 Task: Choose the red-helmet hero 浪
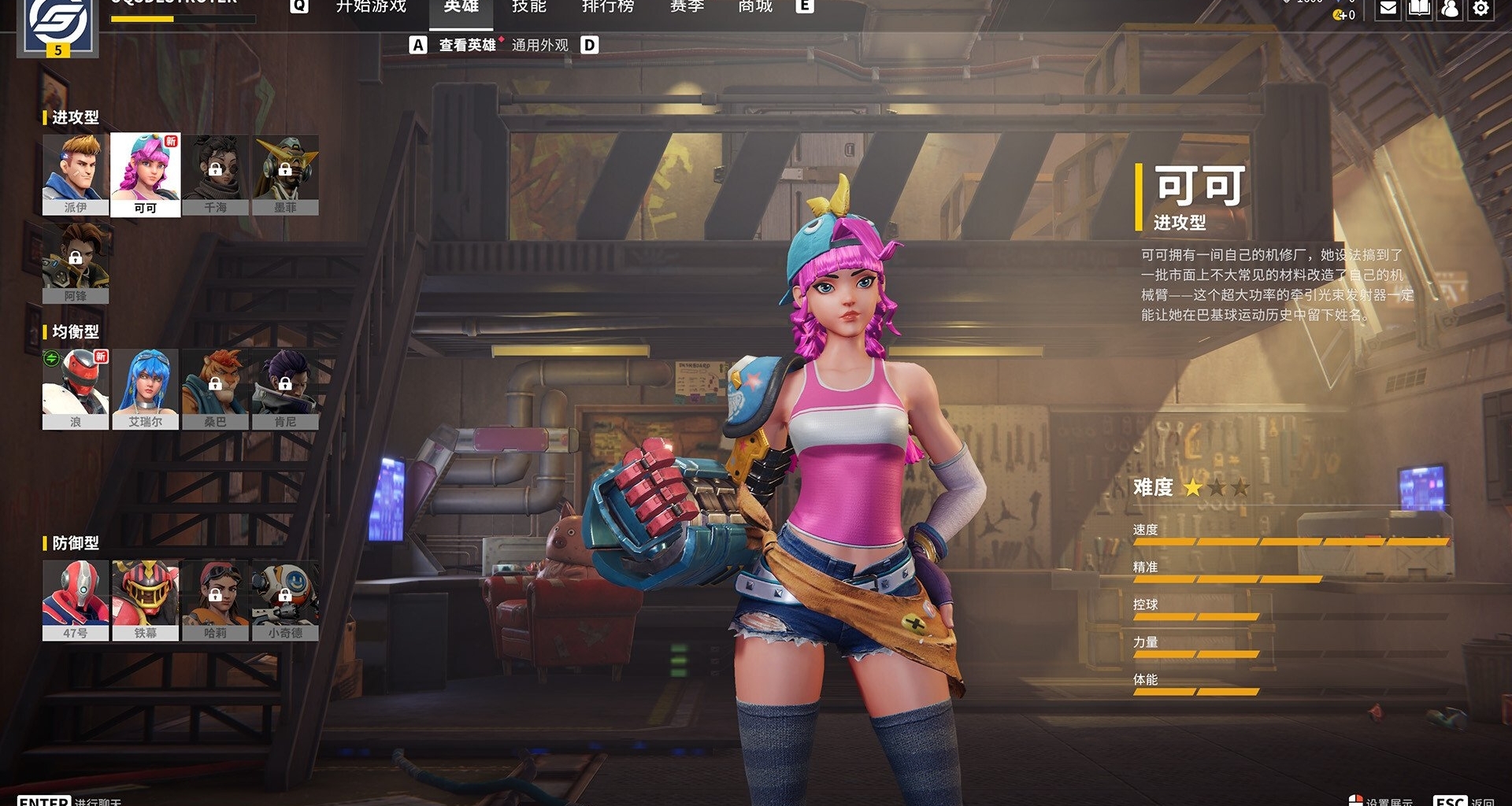(76, 388)
